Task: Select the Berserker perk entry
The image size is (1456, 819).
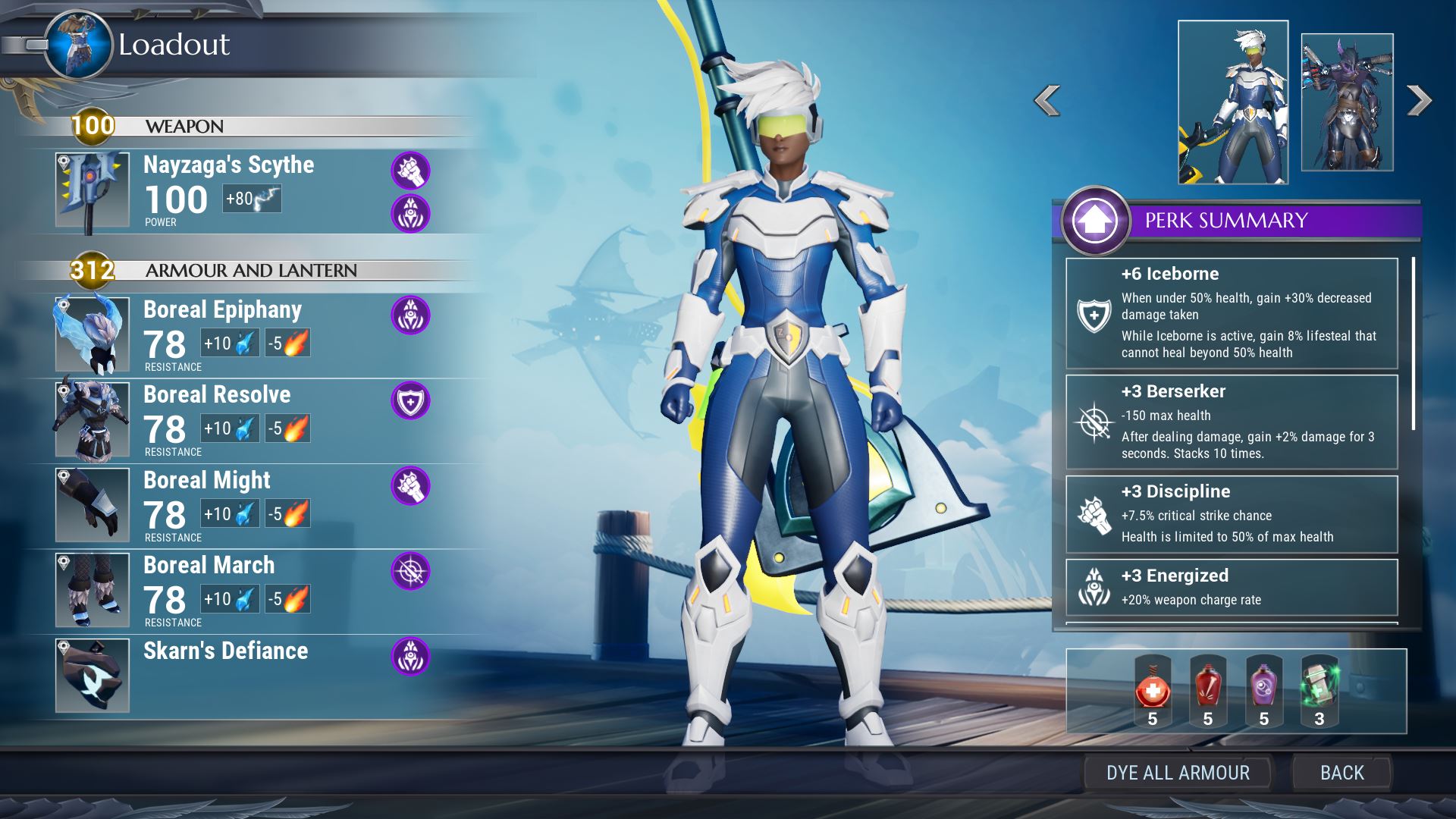Action: [x=1232, y=422]
